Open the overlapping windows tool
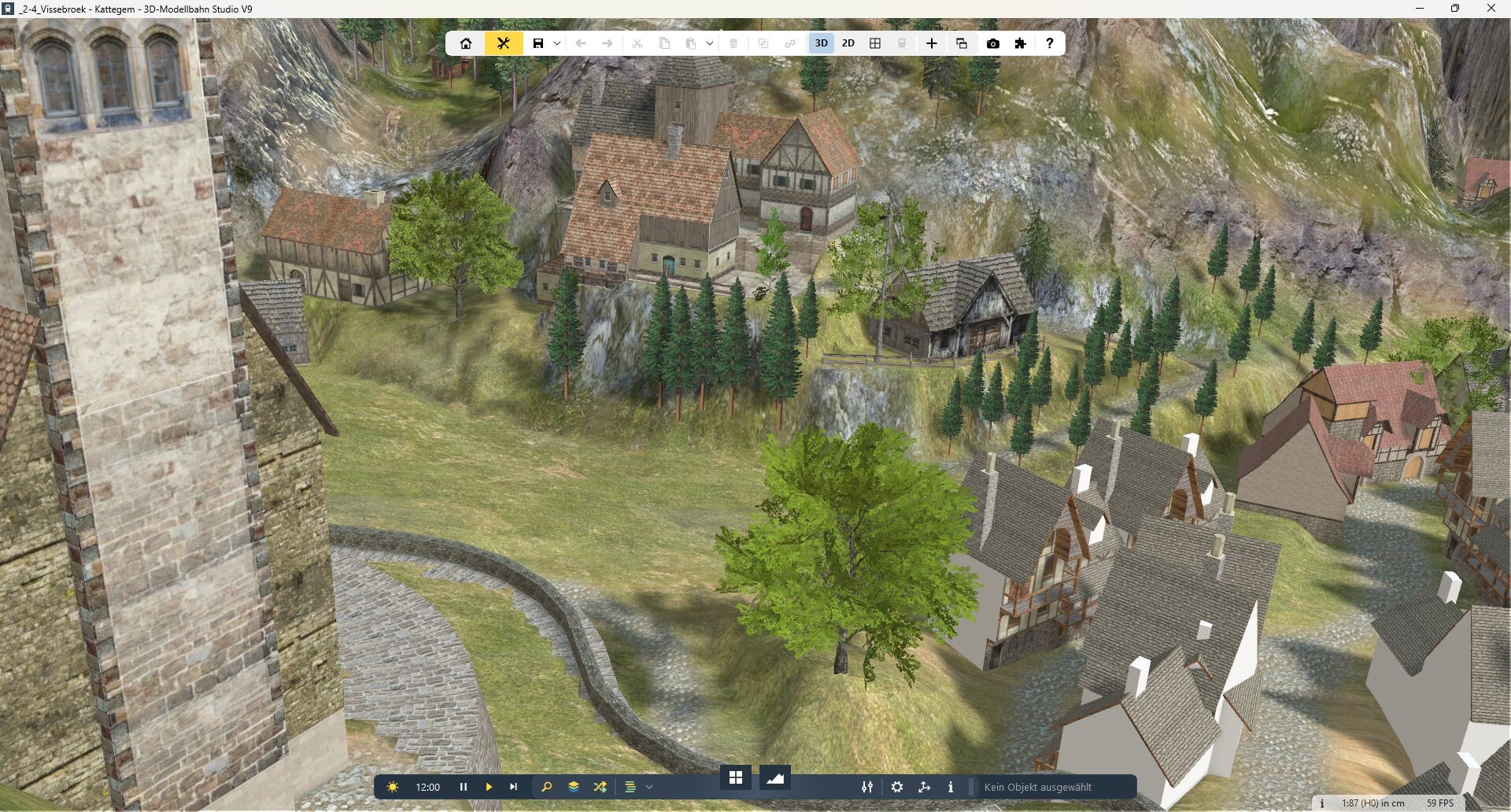 [x=961, y=43]
